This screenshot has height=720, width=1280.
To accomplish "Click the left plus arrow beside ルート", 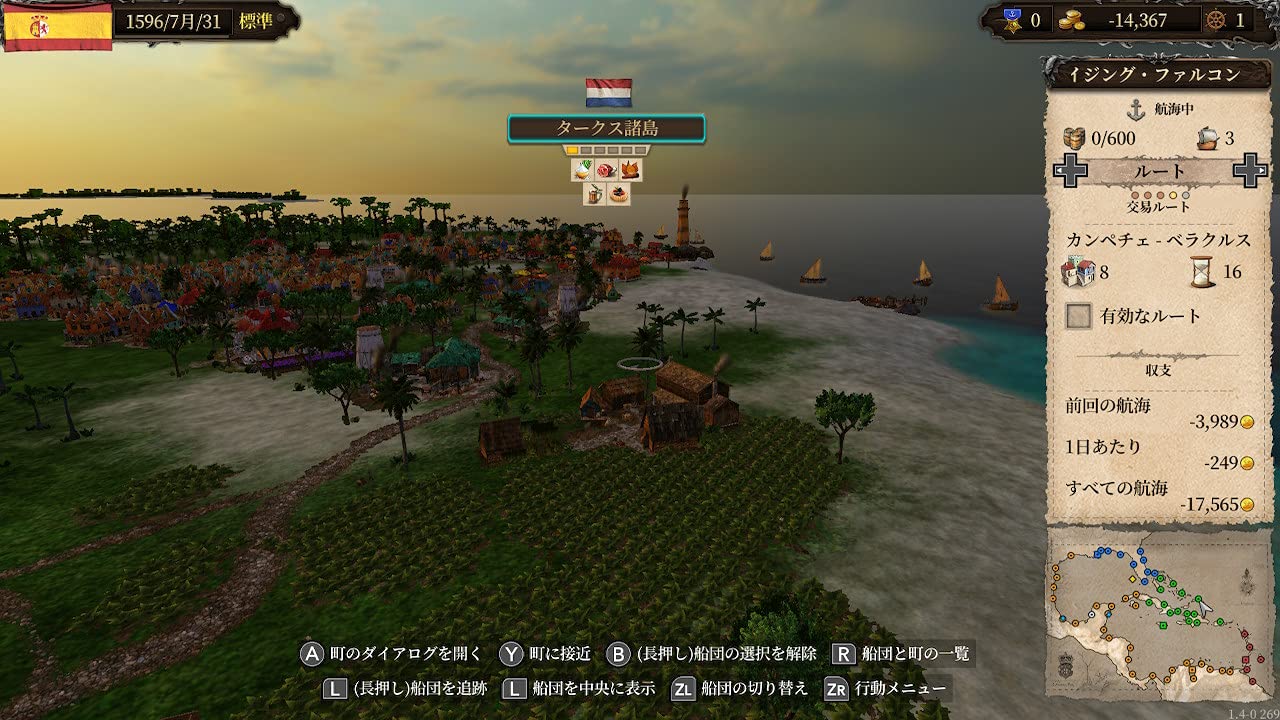I will click(x=1071, y=171).
